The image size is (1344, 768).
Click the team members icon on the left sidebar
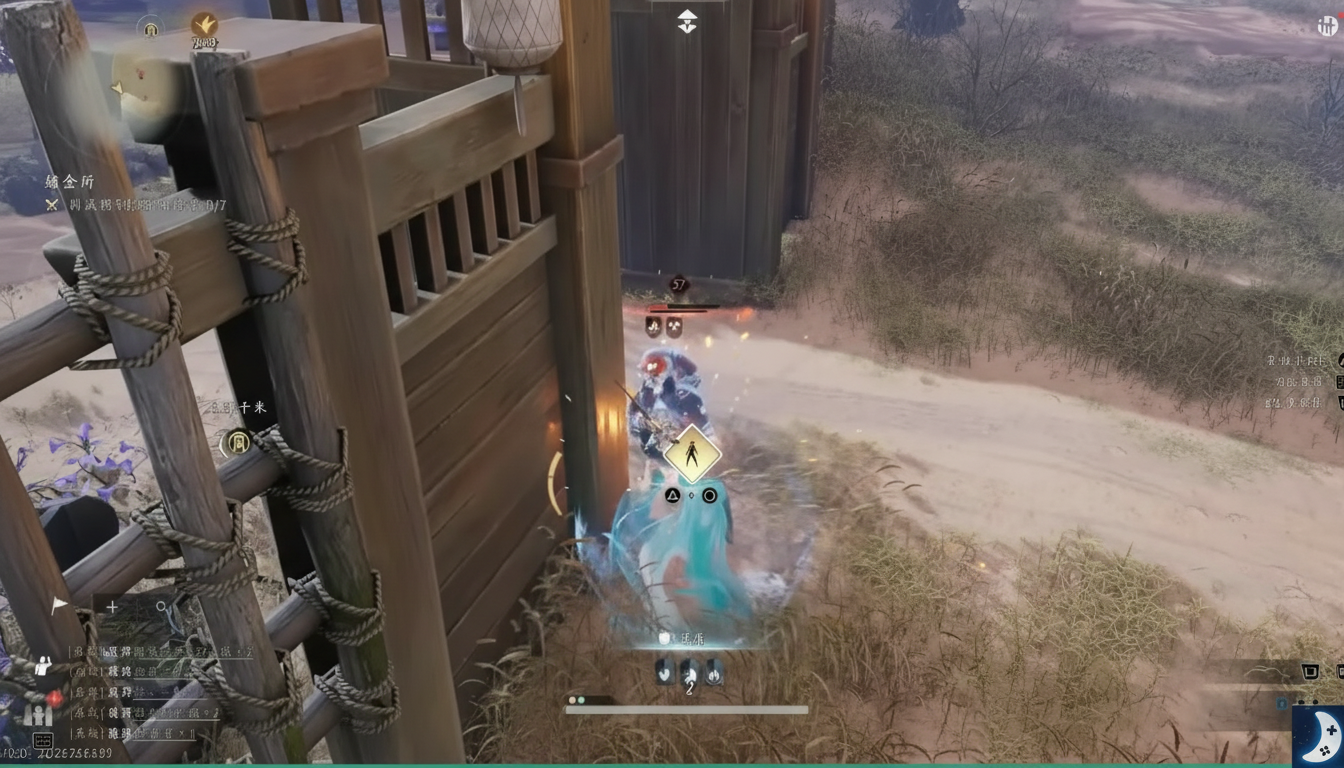coord(37,716)
